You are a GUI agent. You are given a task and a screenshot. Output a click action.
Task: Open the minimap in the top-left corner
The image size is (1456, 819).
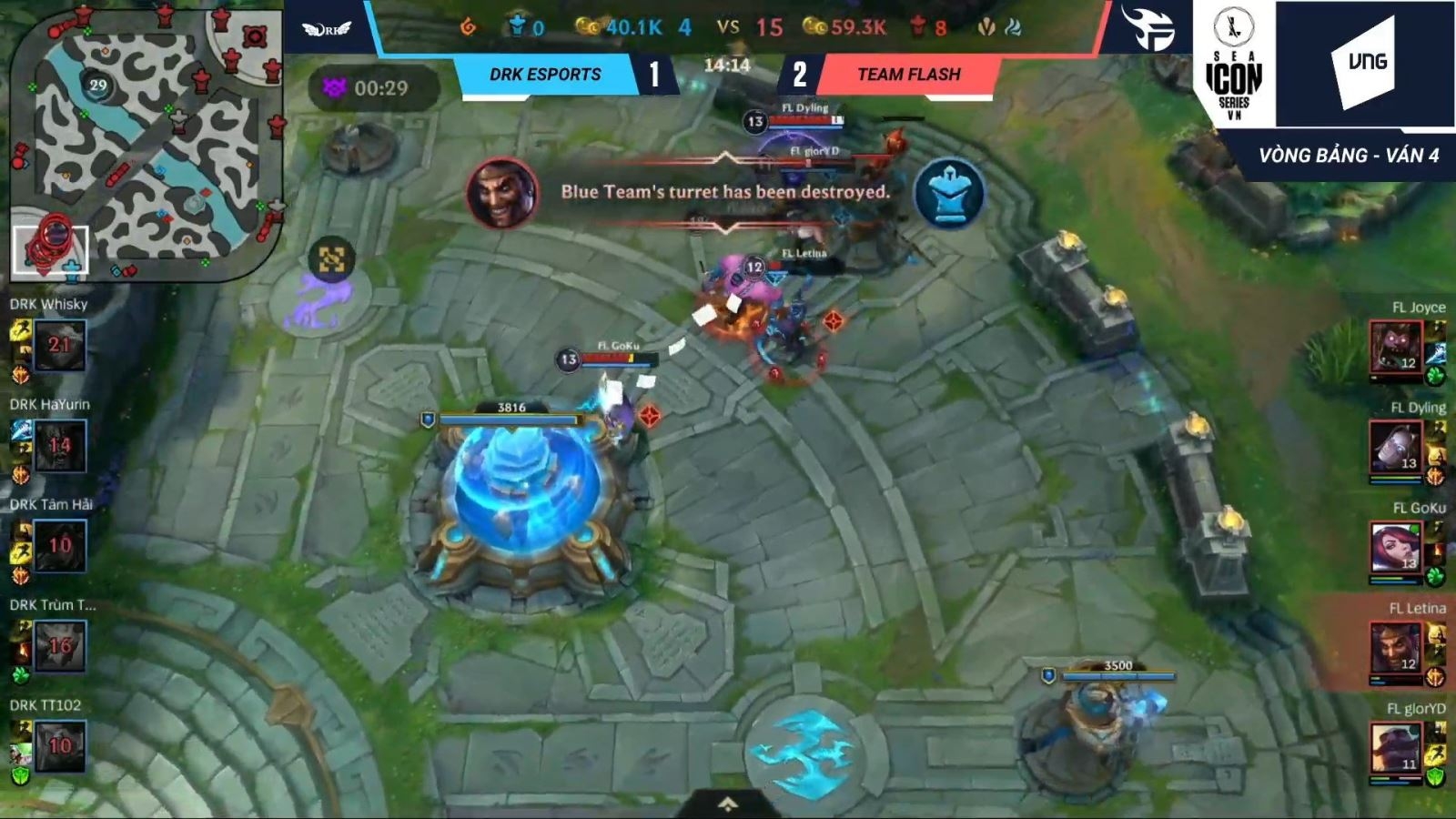click(x=146, y=136)
